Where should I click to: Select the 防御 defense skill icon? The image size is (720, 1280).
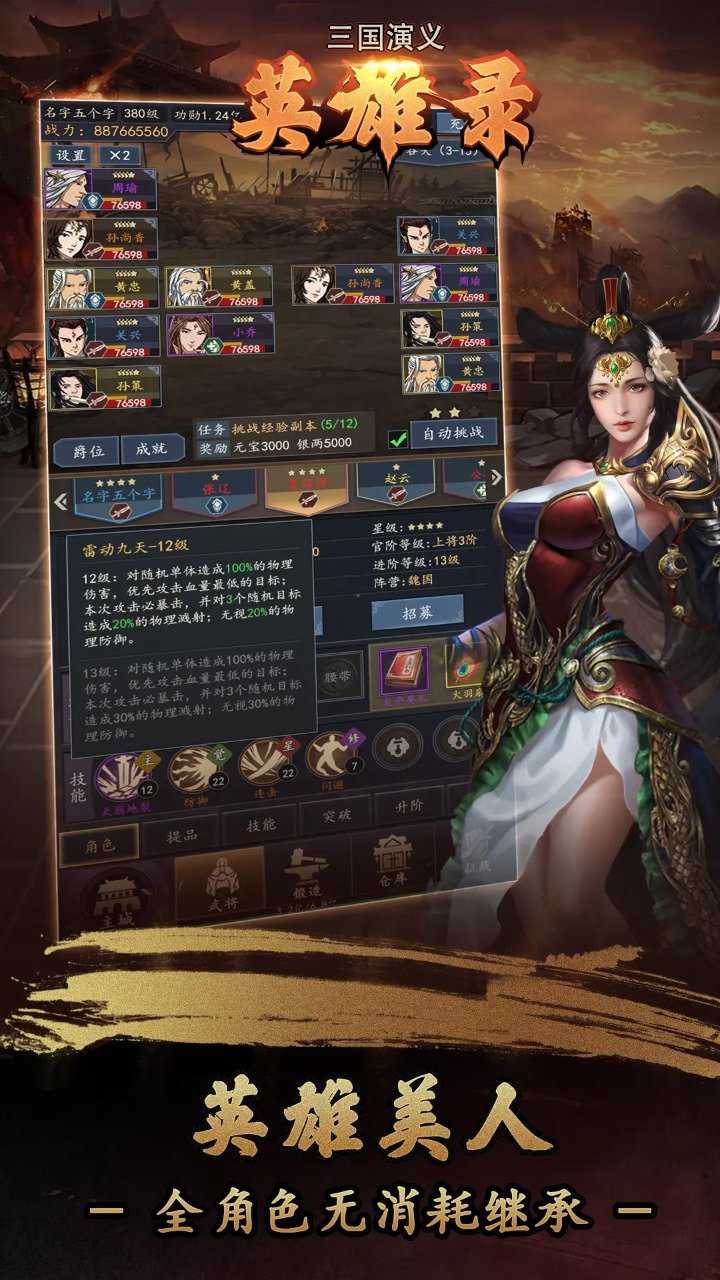tap(193, 770)
